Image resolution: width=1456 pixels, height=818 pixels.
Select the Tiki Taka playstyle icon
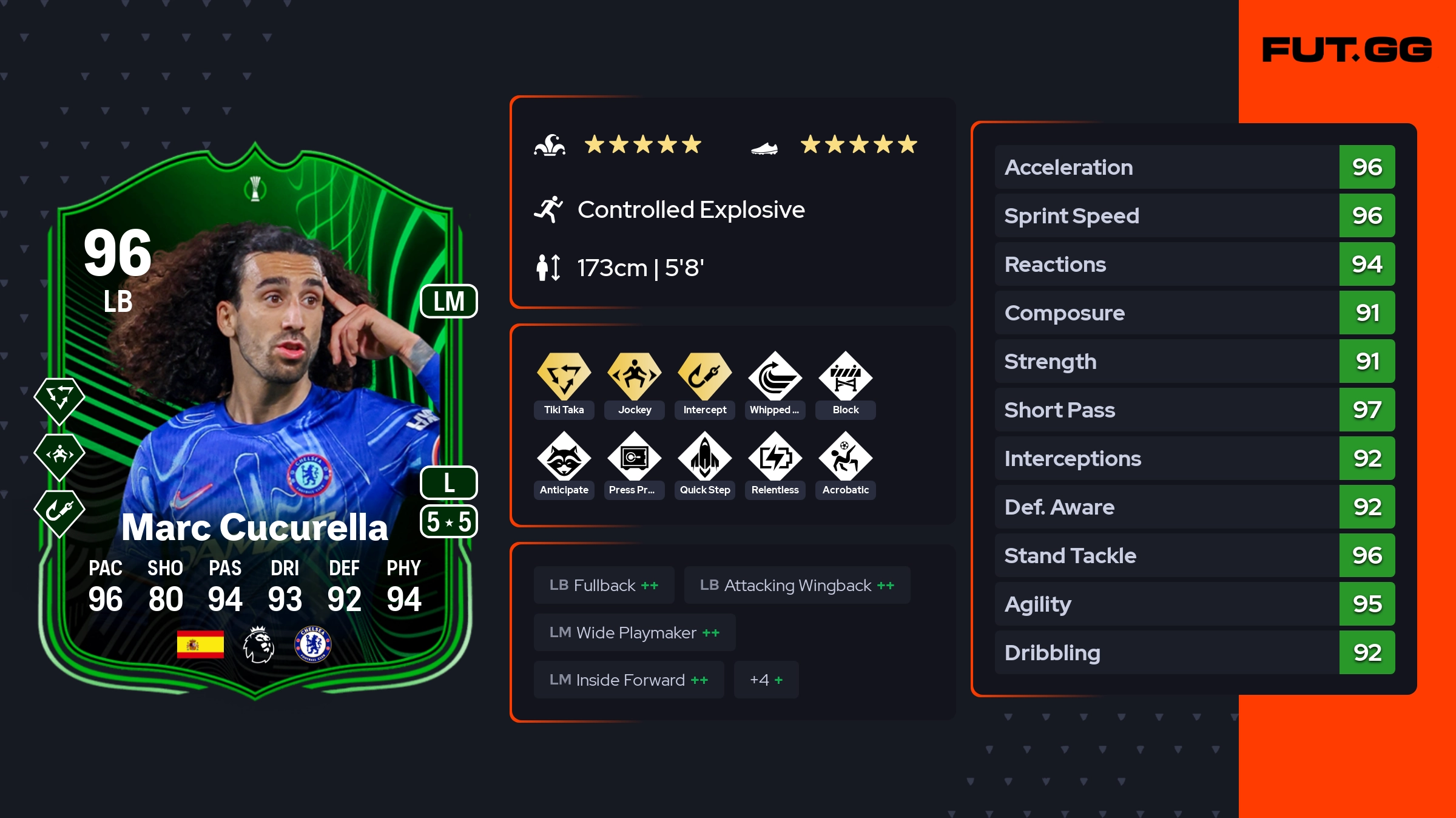564,376
